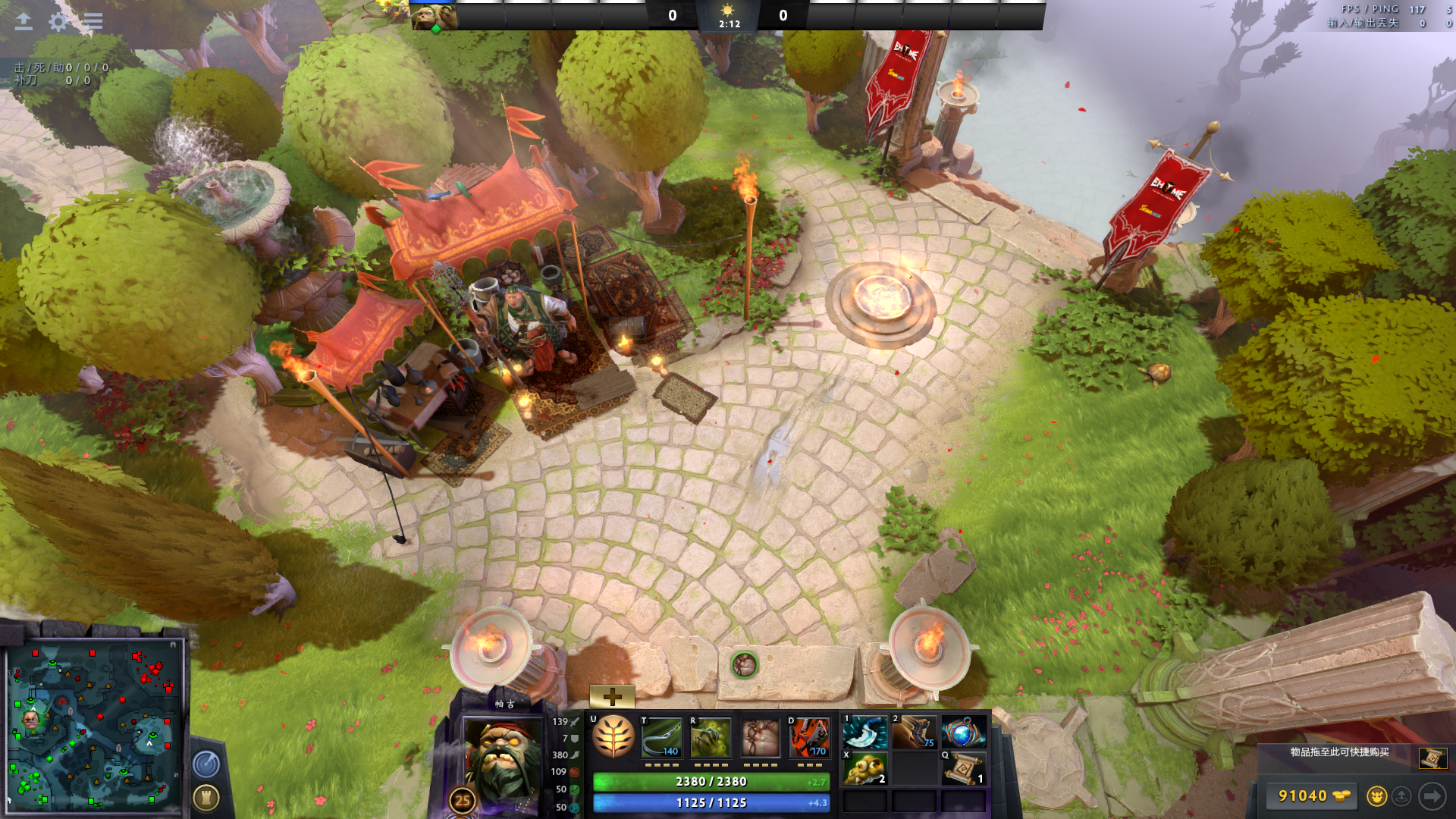The height and width of the screenshot is (819, 1456).
Task: Activate the Scan radar button
Action: (206, 764)
